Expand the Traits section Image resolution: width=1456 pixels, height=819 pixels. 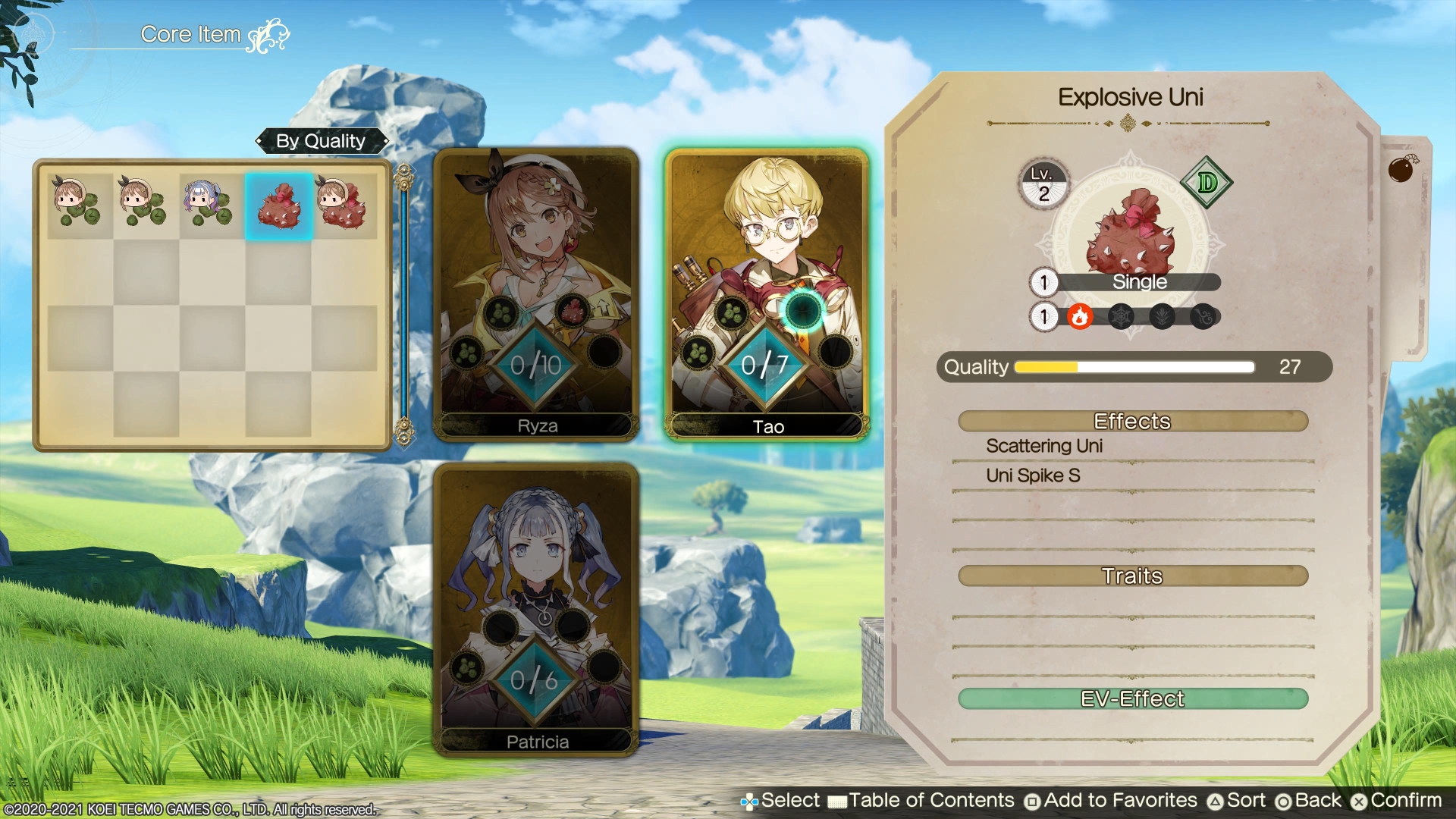[1132, 576]
